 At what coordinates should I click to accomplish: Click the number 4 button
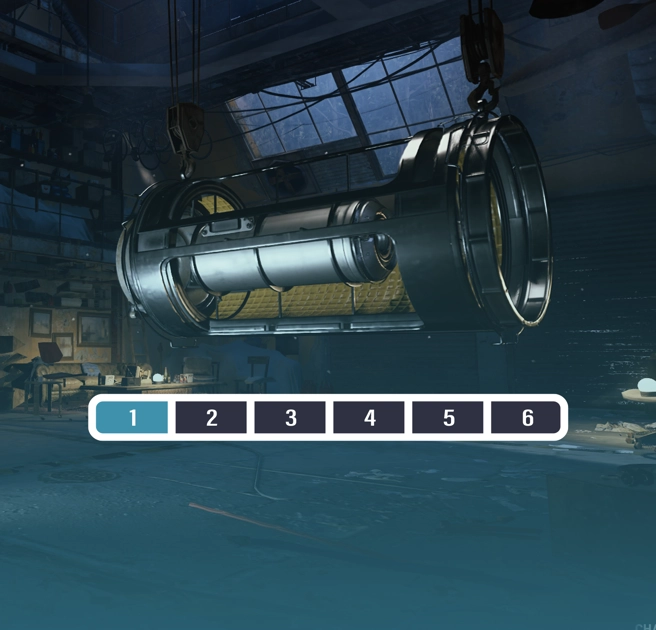click(369, 417)
